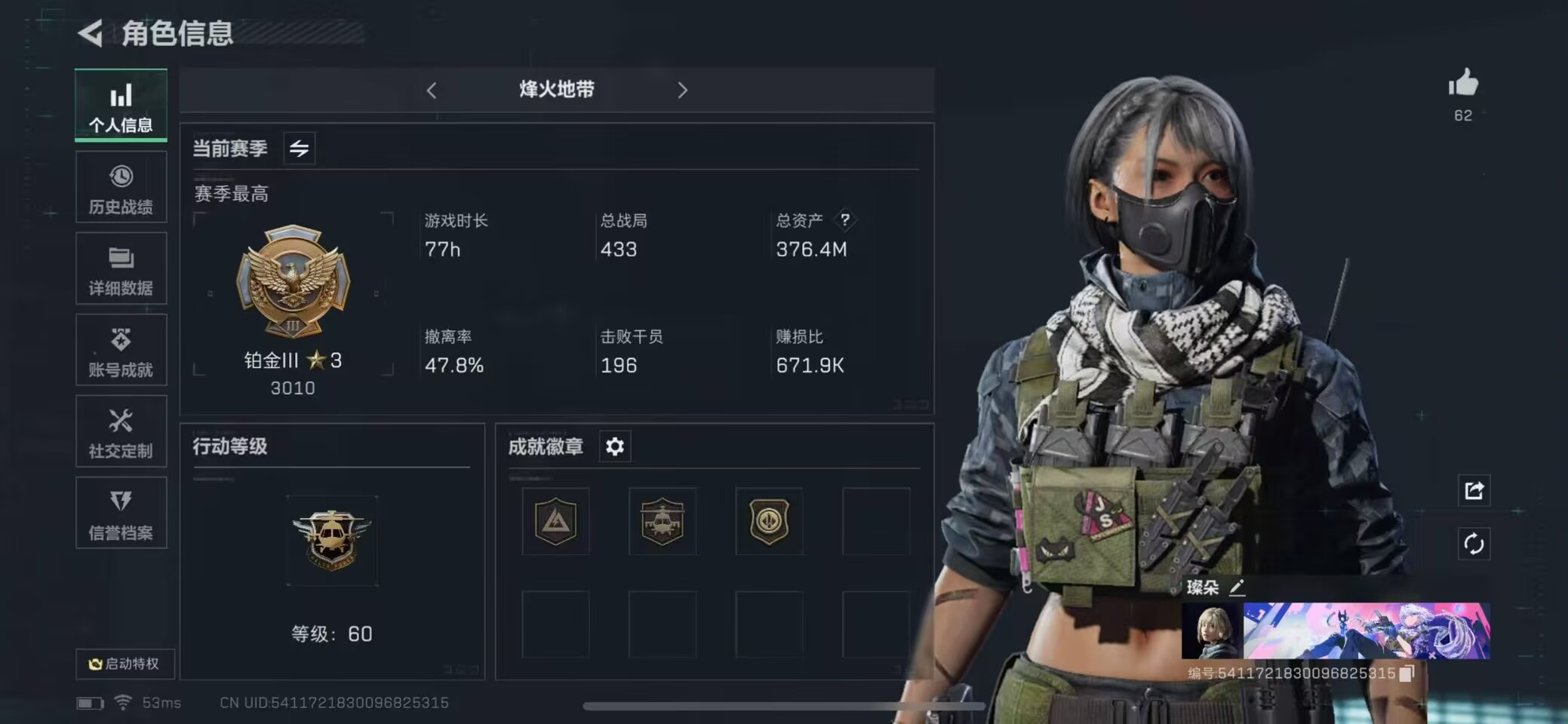
Task: View 账号成就 achievements
Action: click(121, 350)
